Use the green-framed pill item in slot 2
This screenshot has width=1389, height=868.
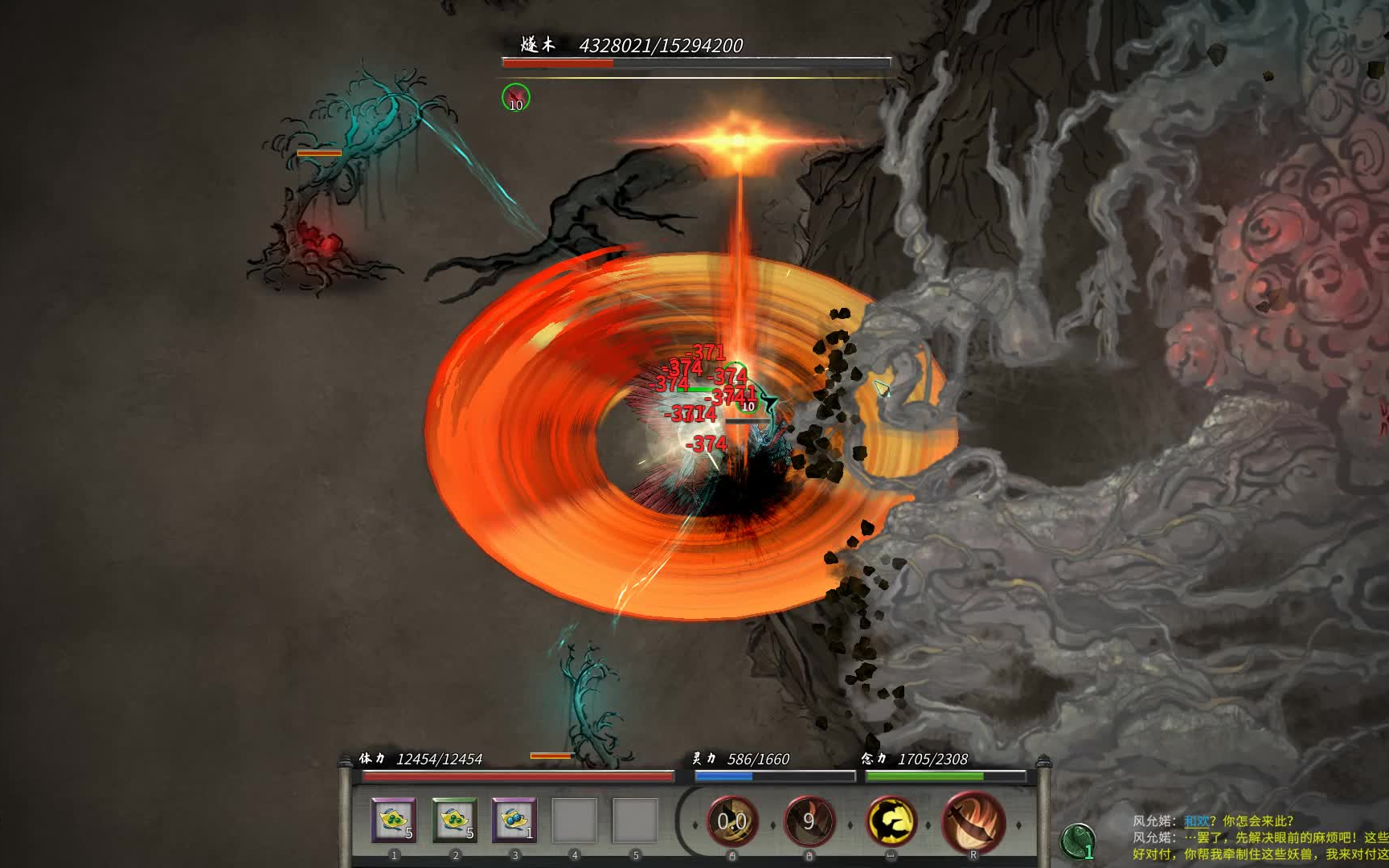(x=454, y=820)
